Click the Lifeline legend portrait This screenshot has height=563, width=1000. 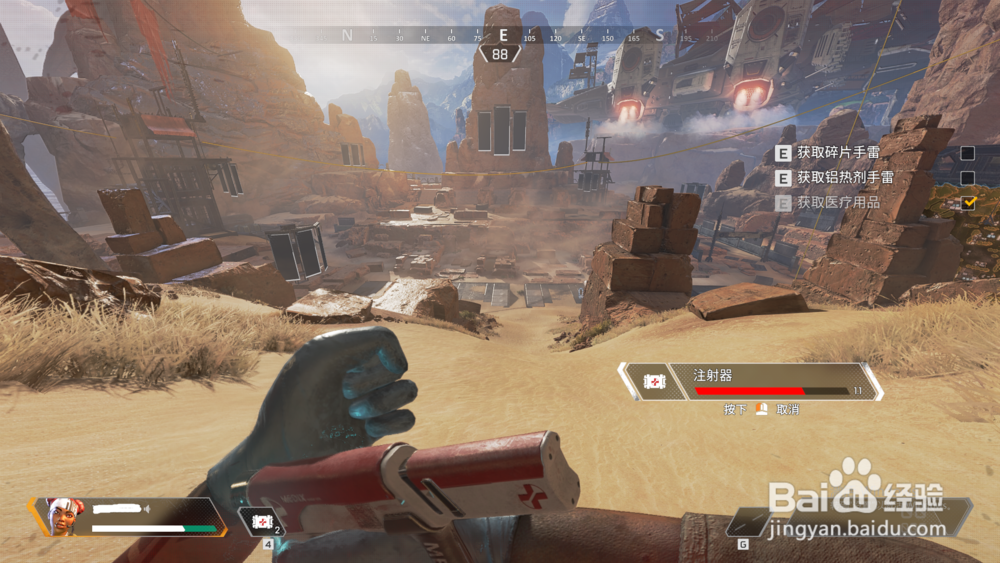coord(61,516)
